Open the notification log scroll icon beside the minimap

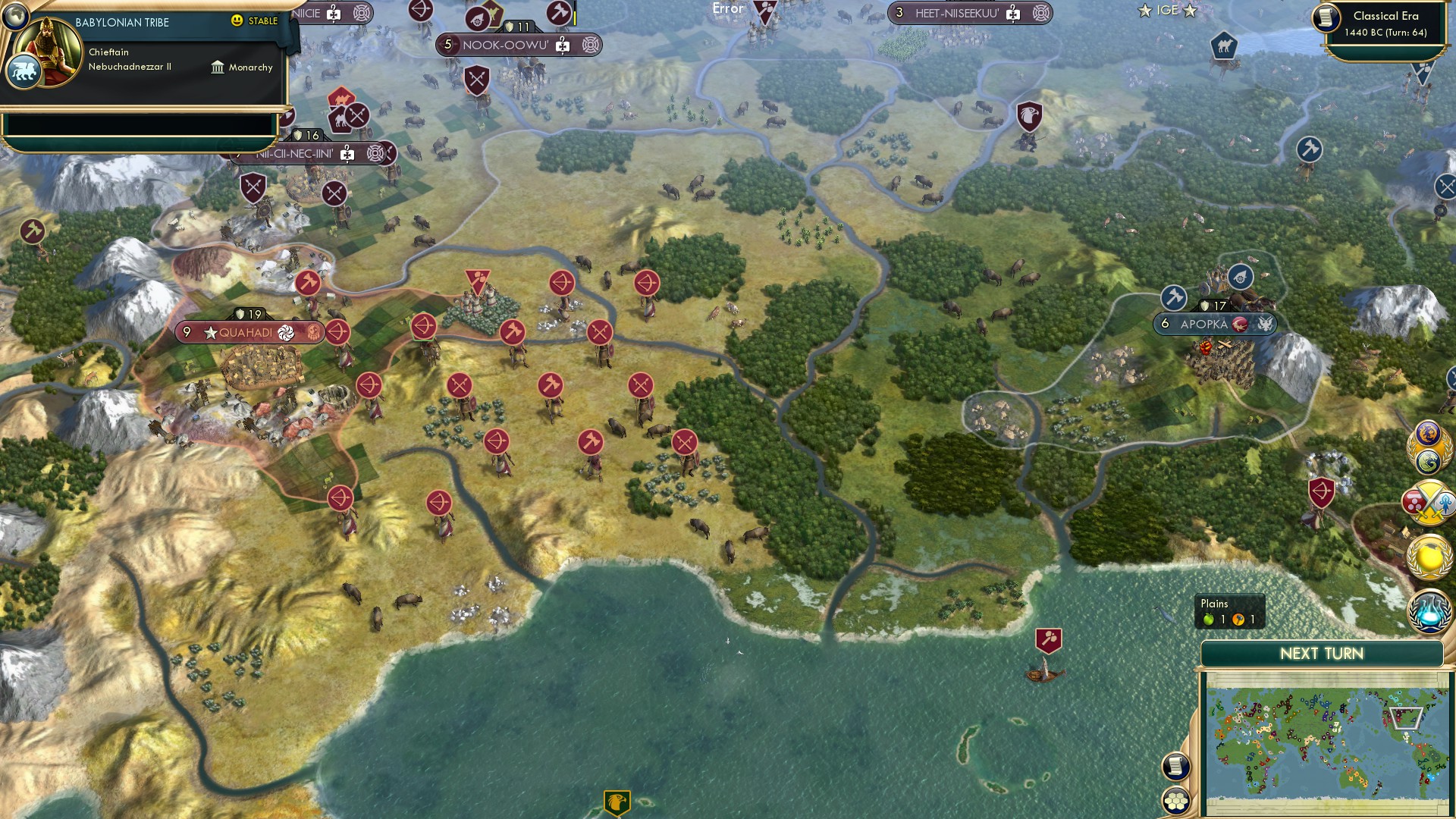tap(1175, 767)
